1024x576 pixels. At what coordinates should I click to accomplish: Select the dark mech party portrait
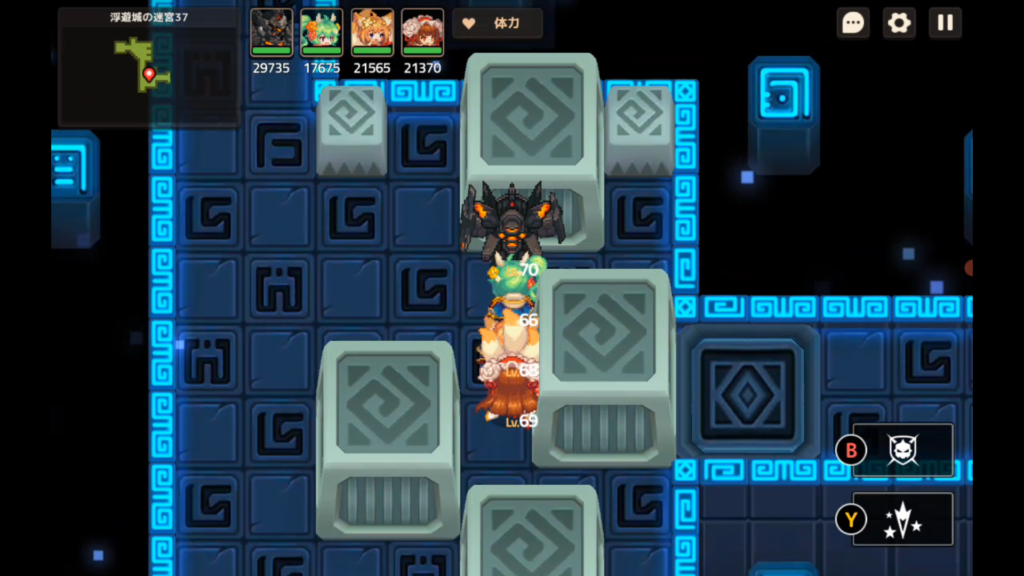click(271, 32)
